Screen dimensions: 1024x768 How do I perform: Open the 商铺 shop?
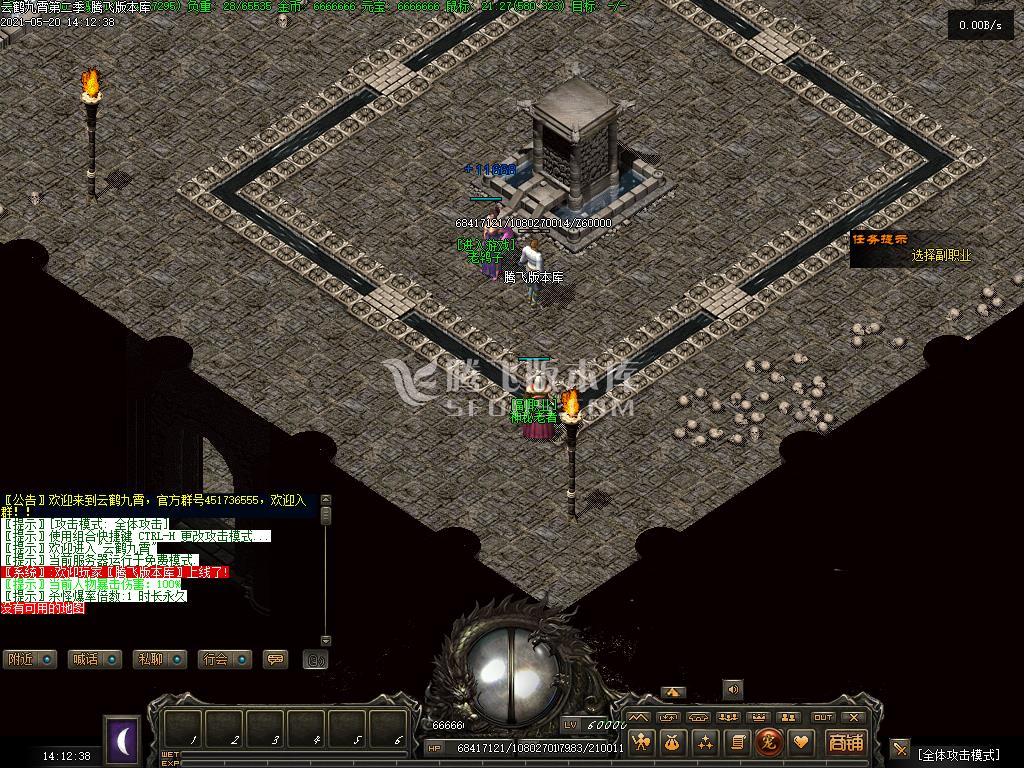[845, 742]
